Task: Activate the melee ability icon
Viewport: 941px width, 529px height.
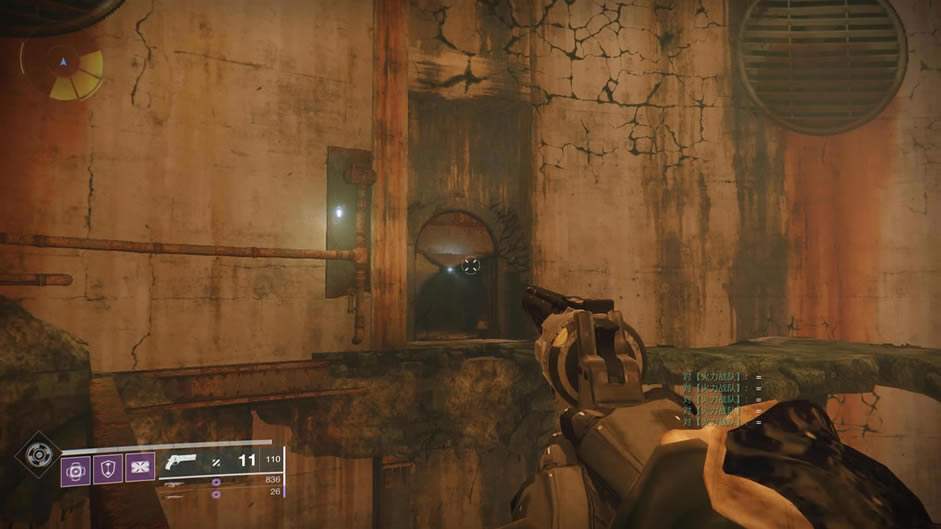Action: point(139,470)
